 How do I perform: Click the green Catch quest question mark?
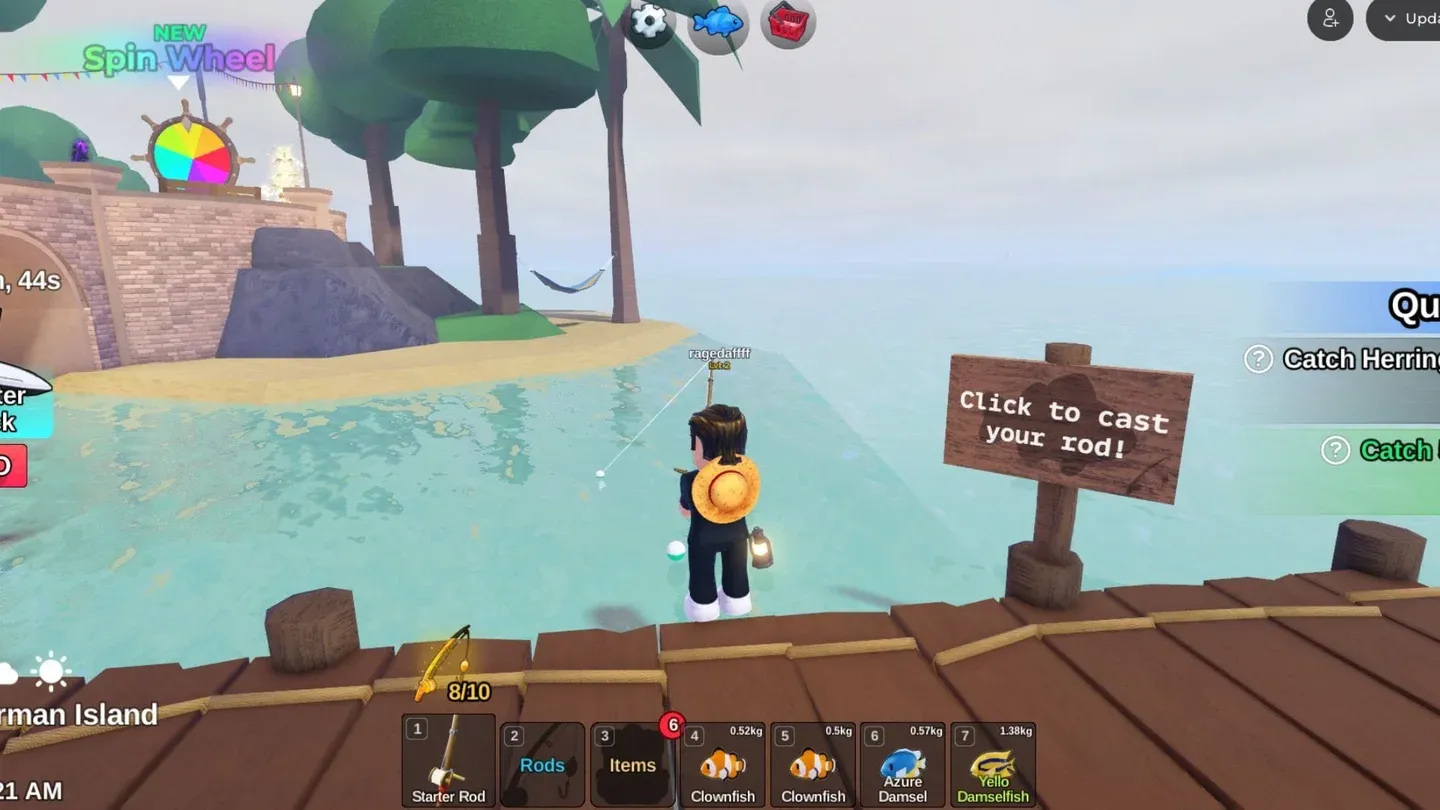[1335, 451]
